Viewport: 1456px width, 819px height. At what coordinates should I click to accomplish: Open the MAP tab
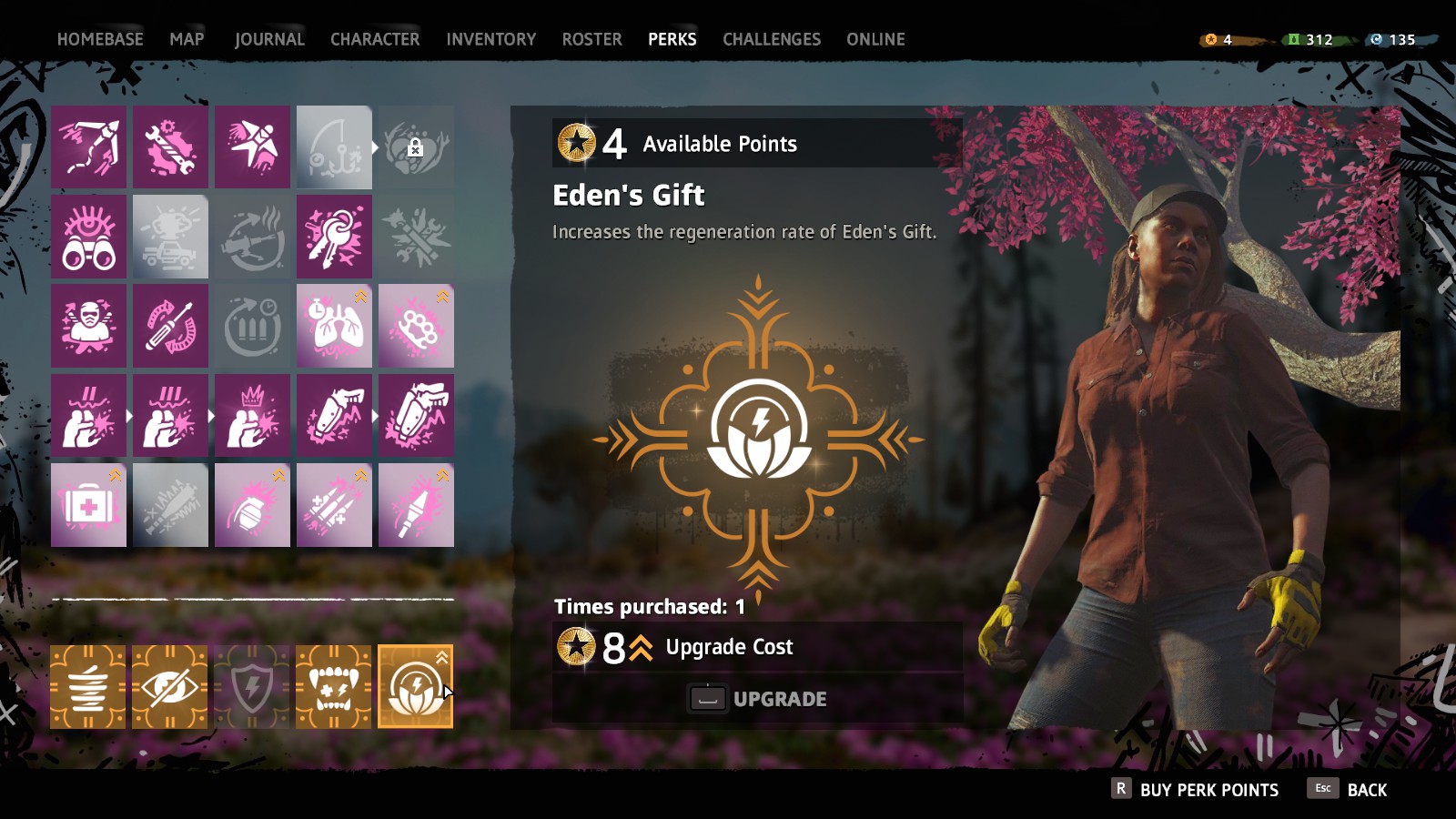coord(187,39)
